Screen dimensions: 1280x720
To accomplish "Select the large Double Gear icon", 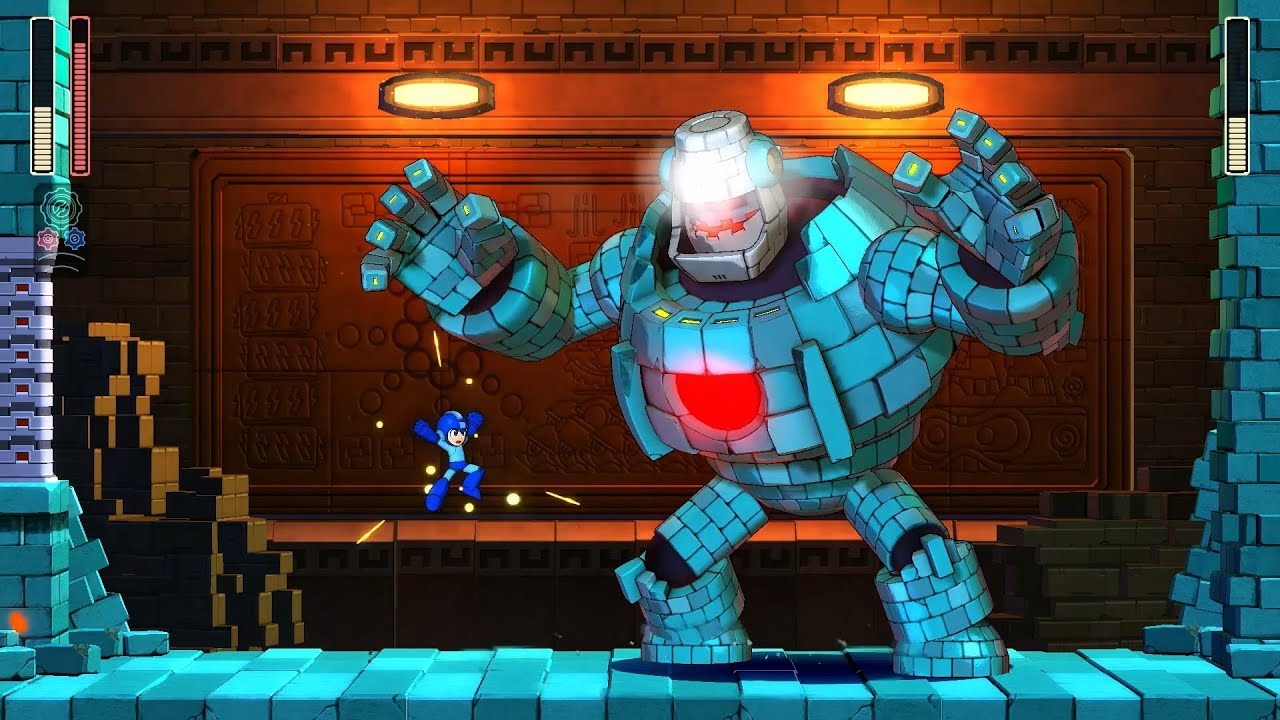I will click(60, 207).
